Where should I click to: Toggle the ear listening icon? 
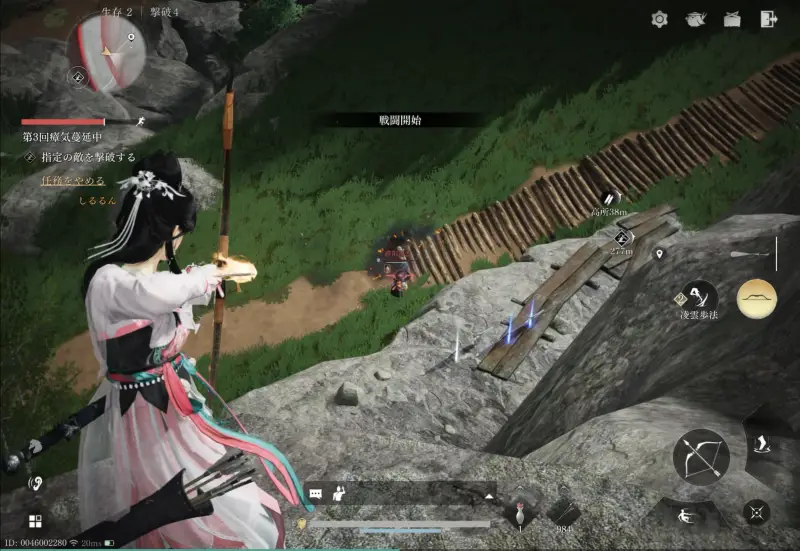(x=35, y=483)
